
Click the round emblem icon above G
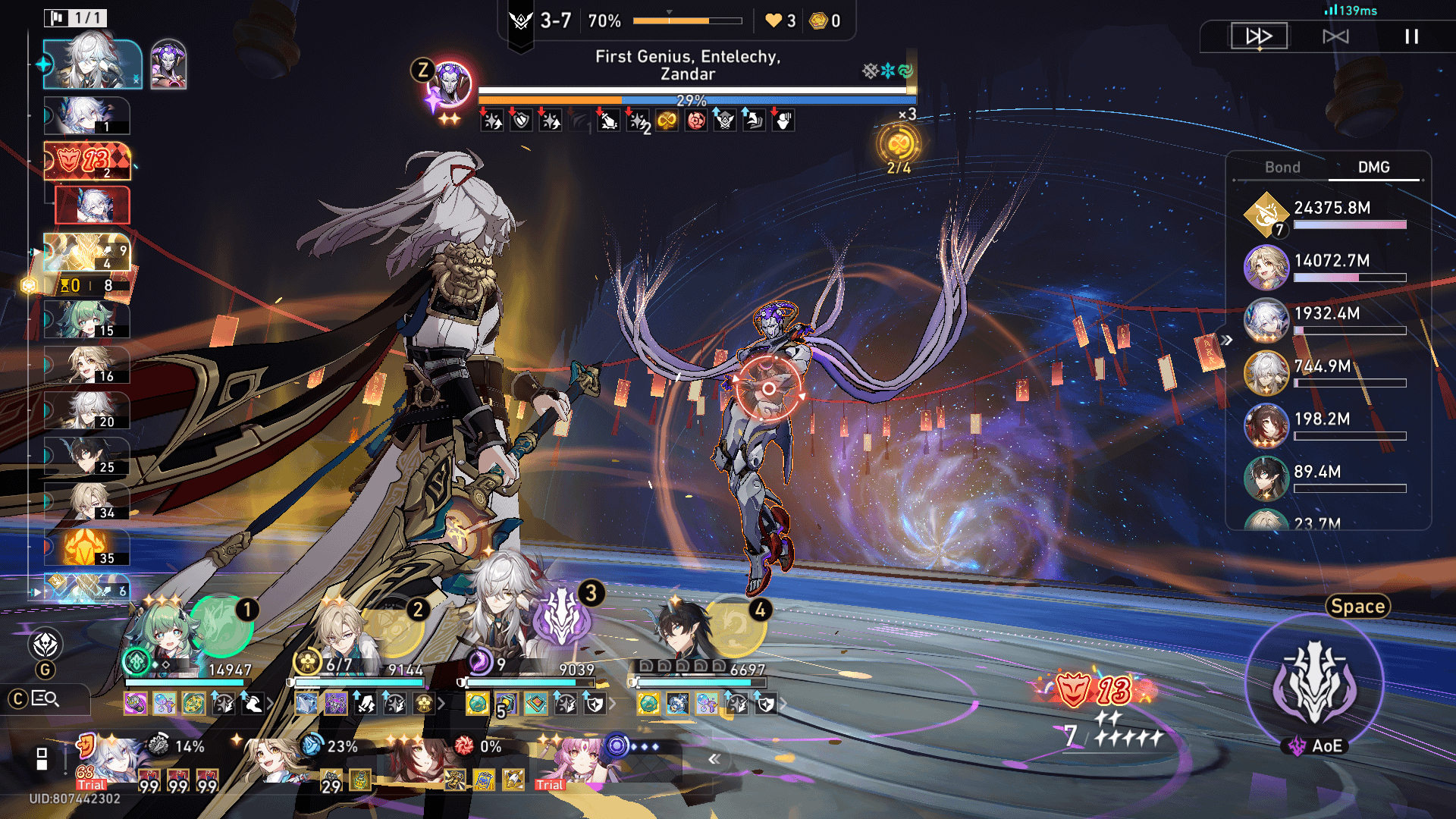[45, 645]
